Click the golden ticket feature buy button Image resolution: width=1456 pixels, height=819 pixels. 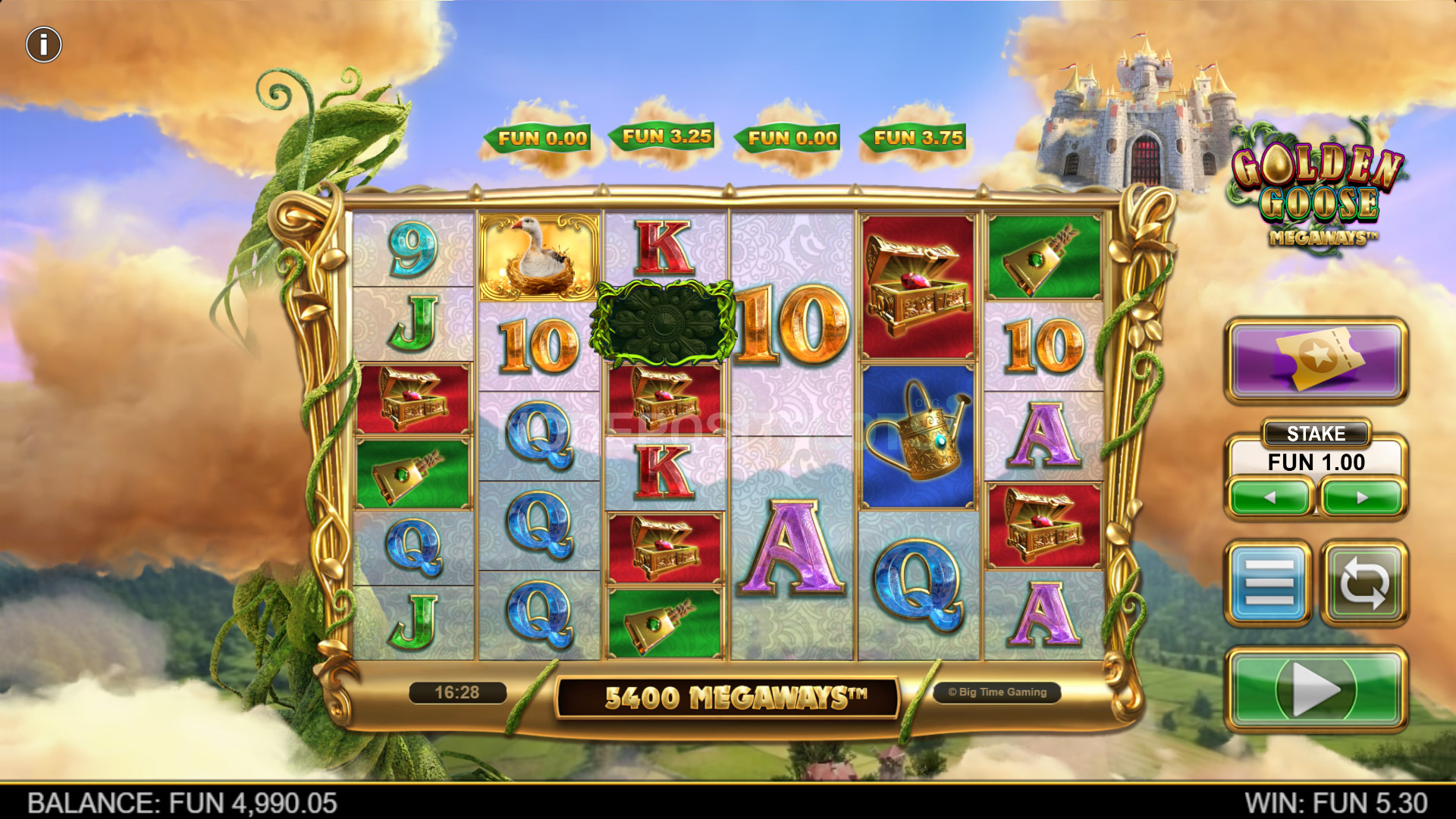point(1316,359)
